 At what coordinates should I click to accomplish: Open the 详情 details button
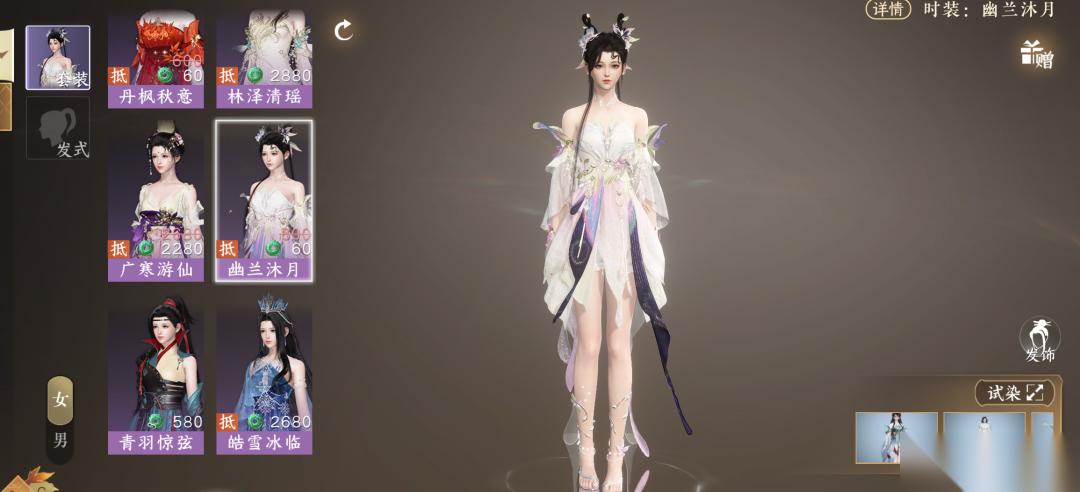click(x=888, y=9)
